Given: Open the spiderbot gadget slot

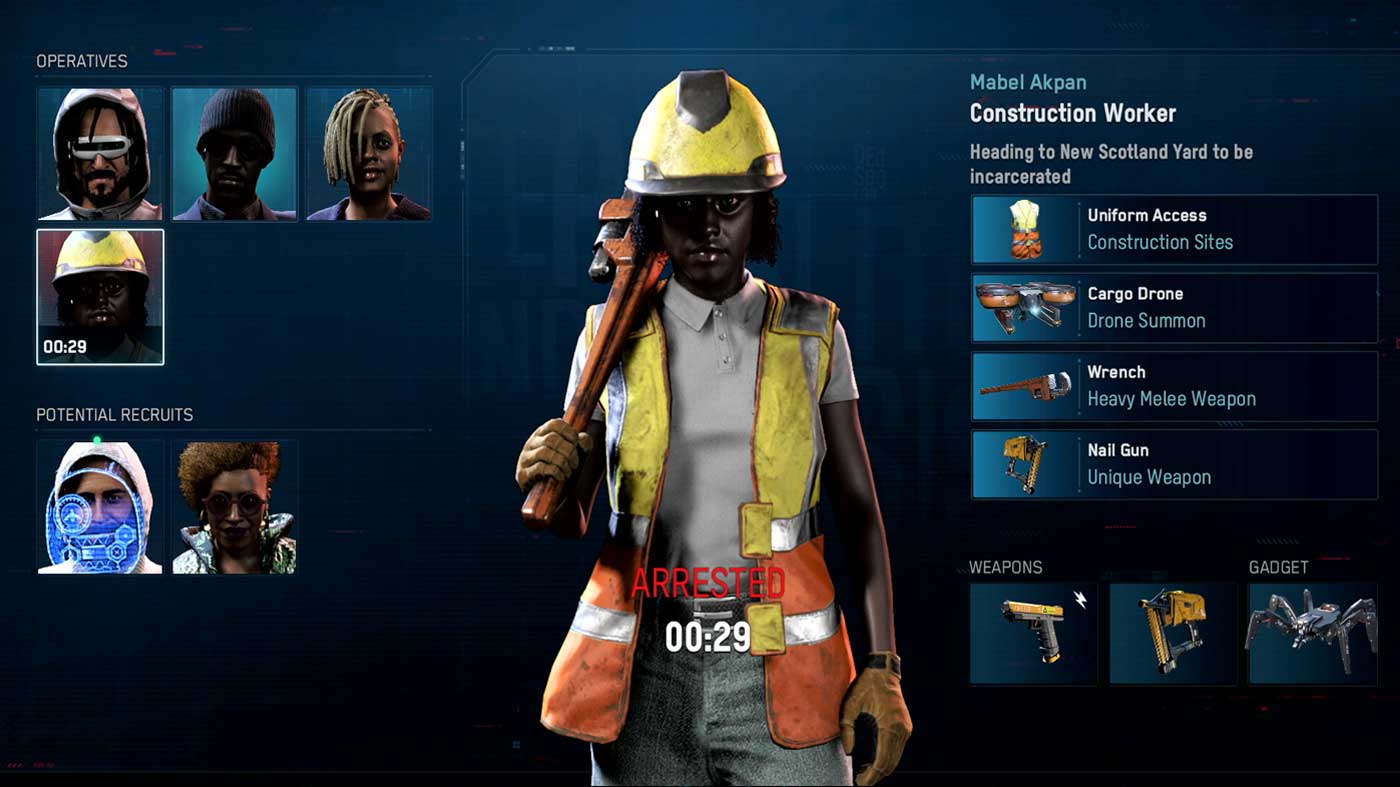Looking at the screenshot, I should click(x=1312, y=634).
